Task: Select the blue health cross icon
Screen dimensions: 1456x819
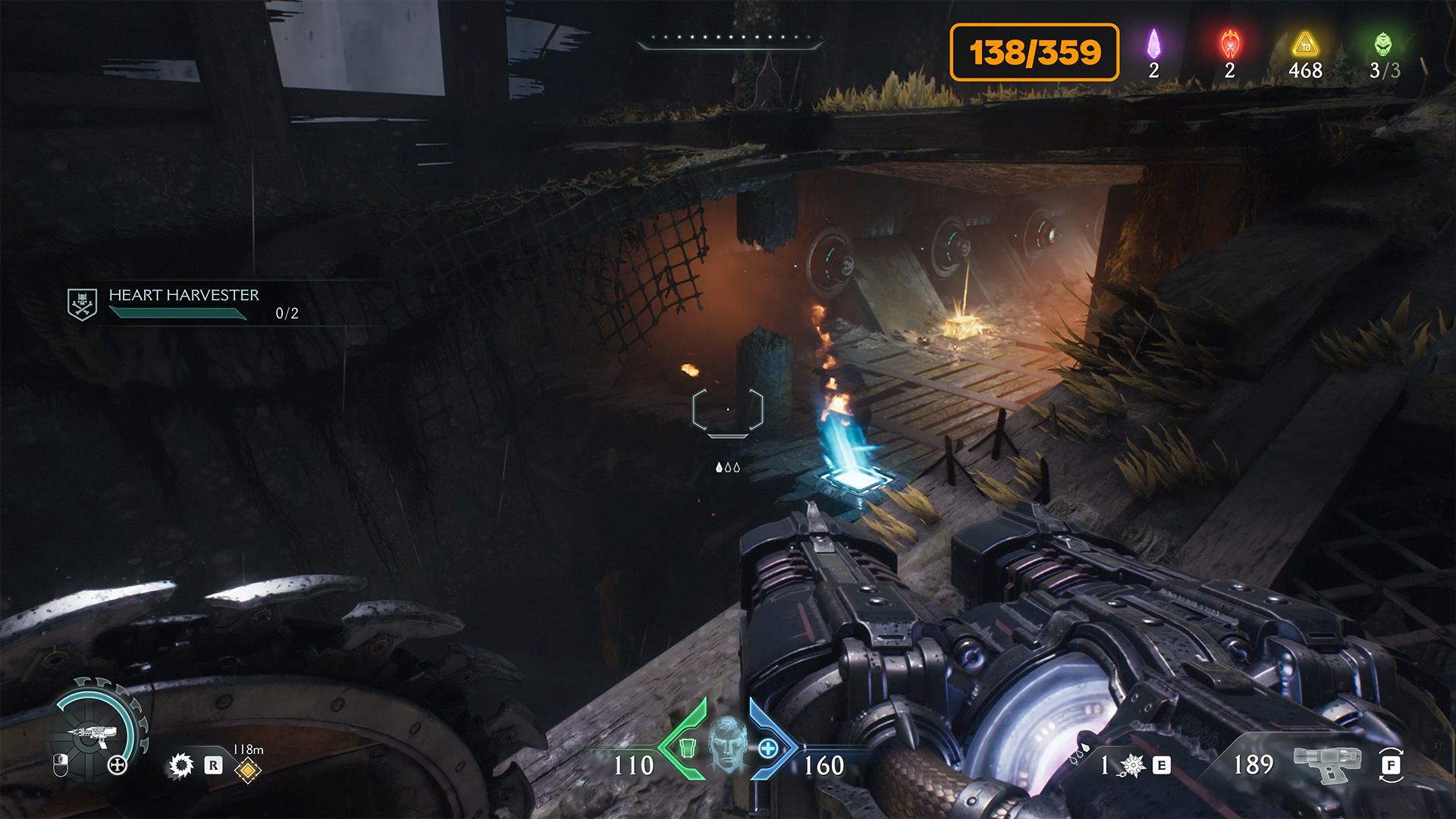Action: (x=768, y=748)
